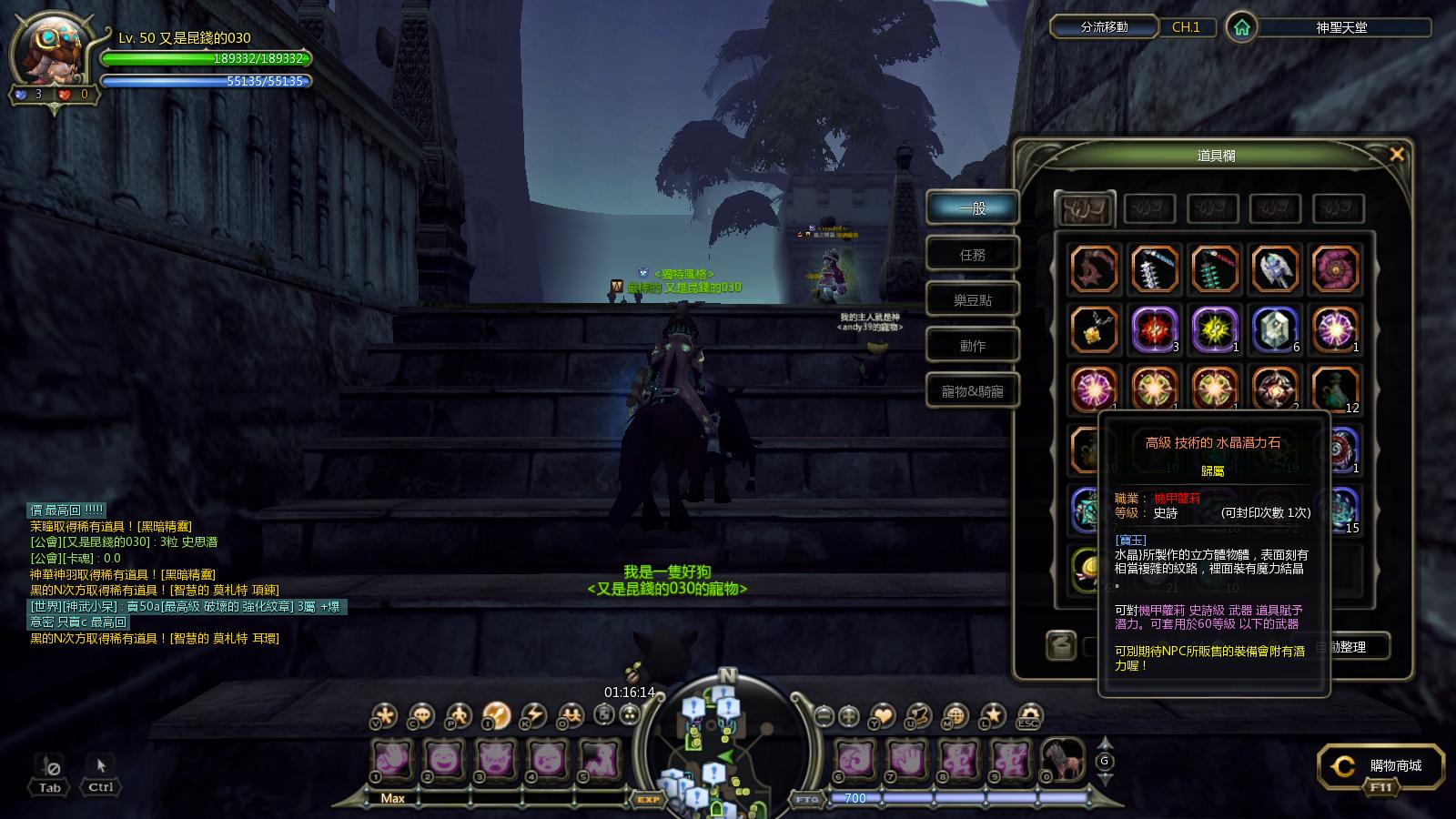Open the heart-shaped menu icon
This screenshot has width=1456, height=819.
click(x=883, y=715)
